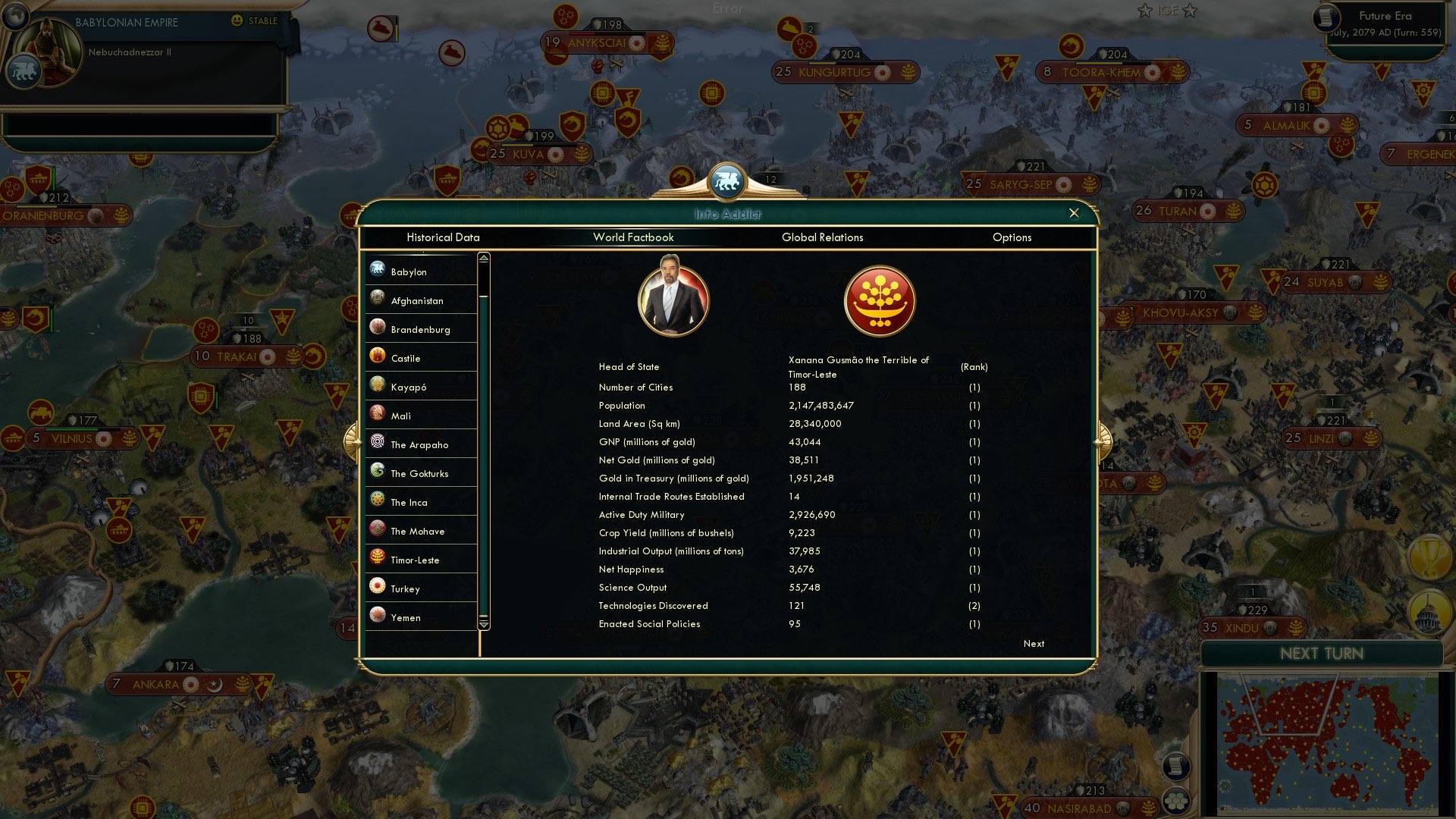Click Next to see more statistics

(x=1033, y=643)
